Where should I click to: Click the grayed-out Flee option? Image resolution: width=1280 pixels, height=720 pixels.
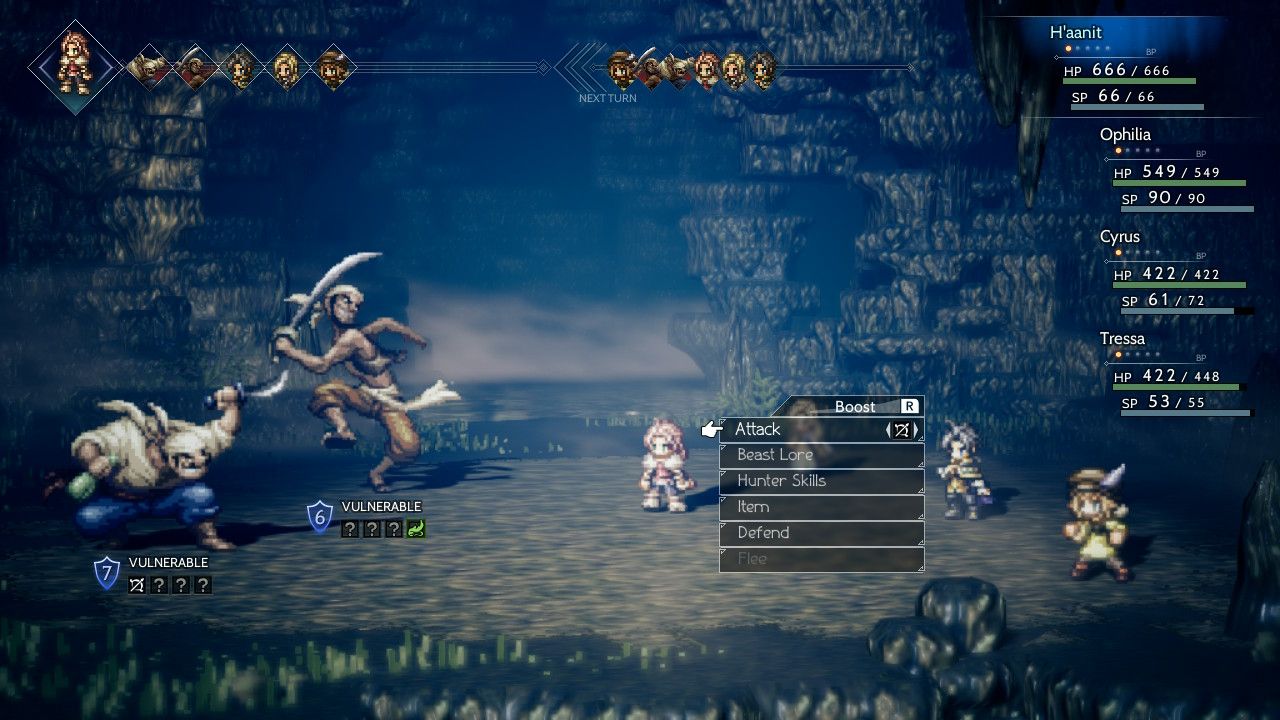752,559
